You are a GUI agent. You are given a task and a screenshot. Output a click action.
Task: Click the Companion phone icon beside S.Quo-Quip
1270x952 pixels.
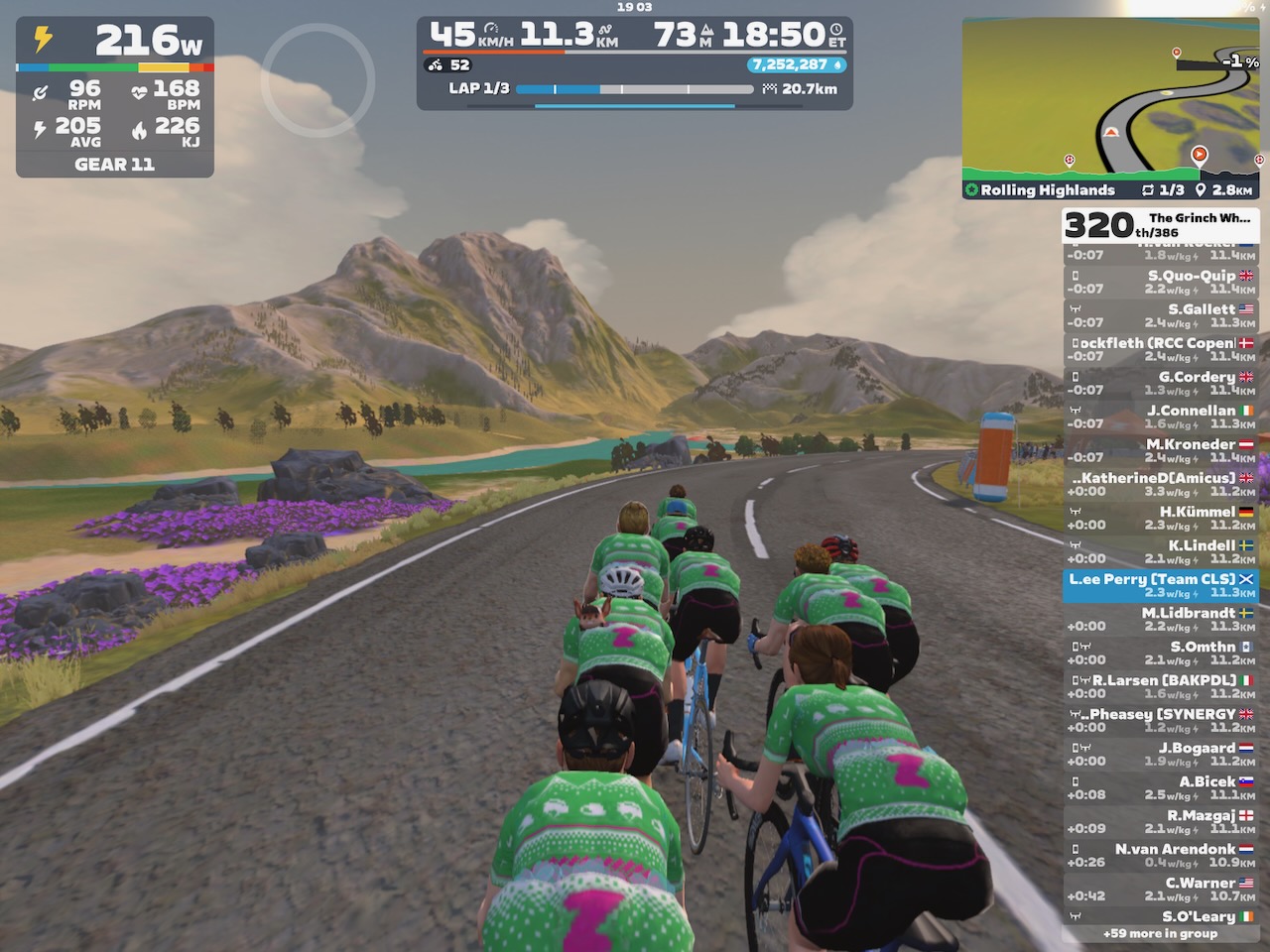click(x=1076, y=275)
